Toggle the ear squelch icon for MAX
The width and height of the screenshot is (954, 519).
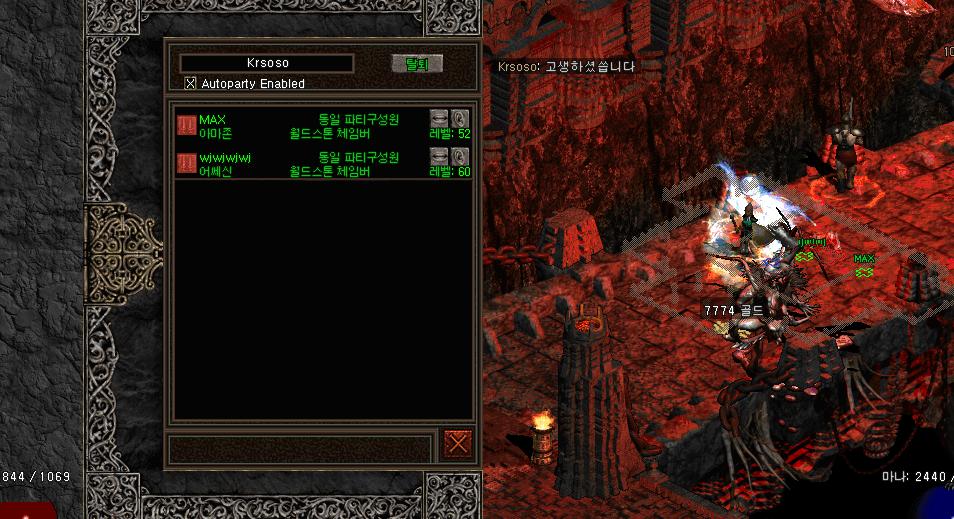click(460, 119)
